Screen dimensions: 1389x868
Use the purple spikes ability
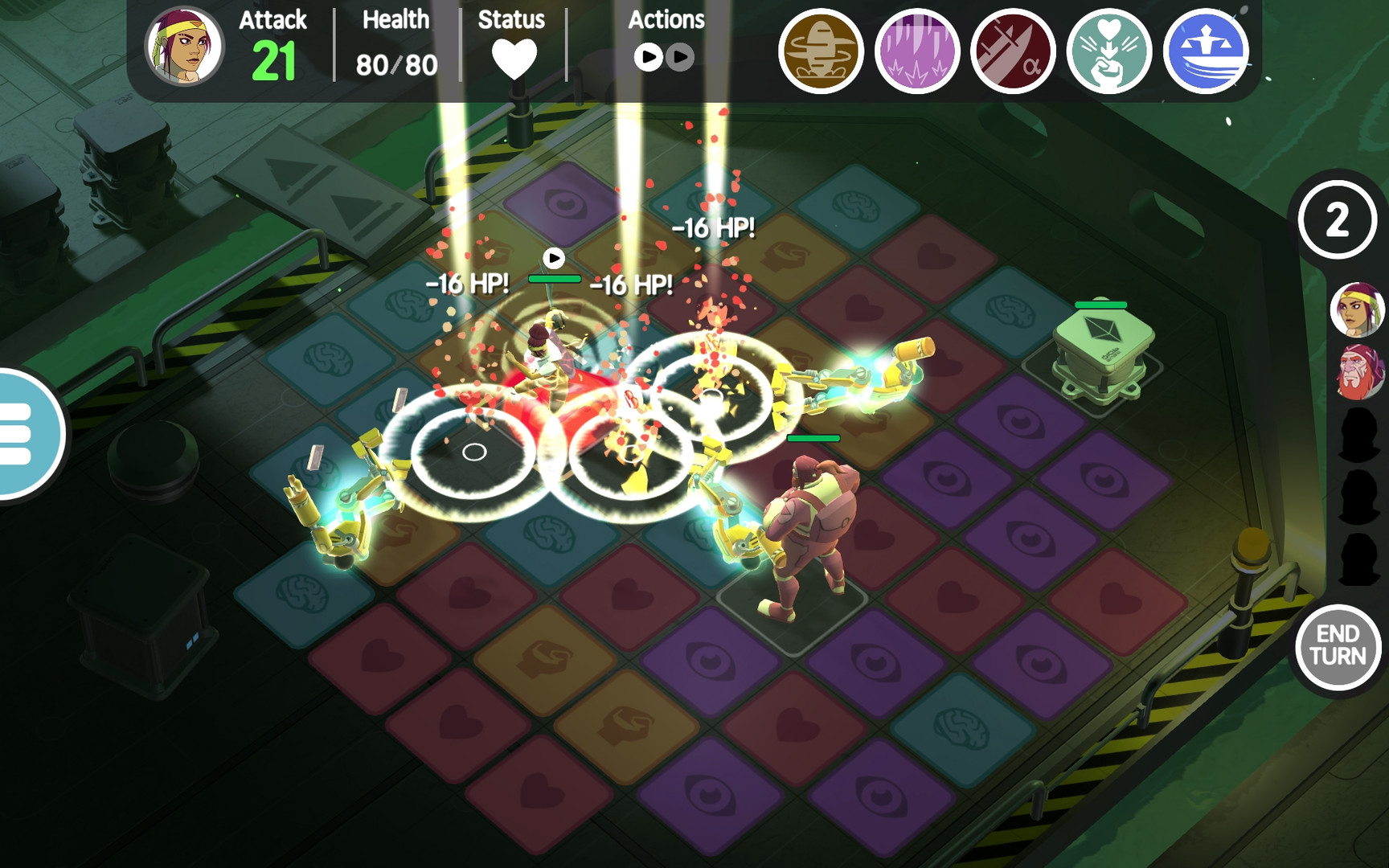[x=916, y=51]
